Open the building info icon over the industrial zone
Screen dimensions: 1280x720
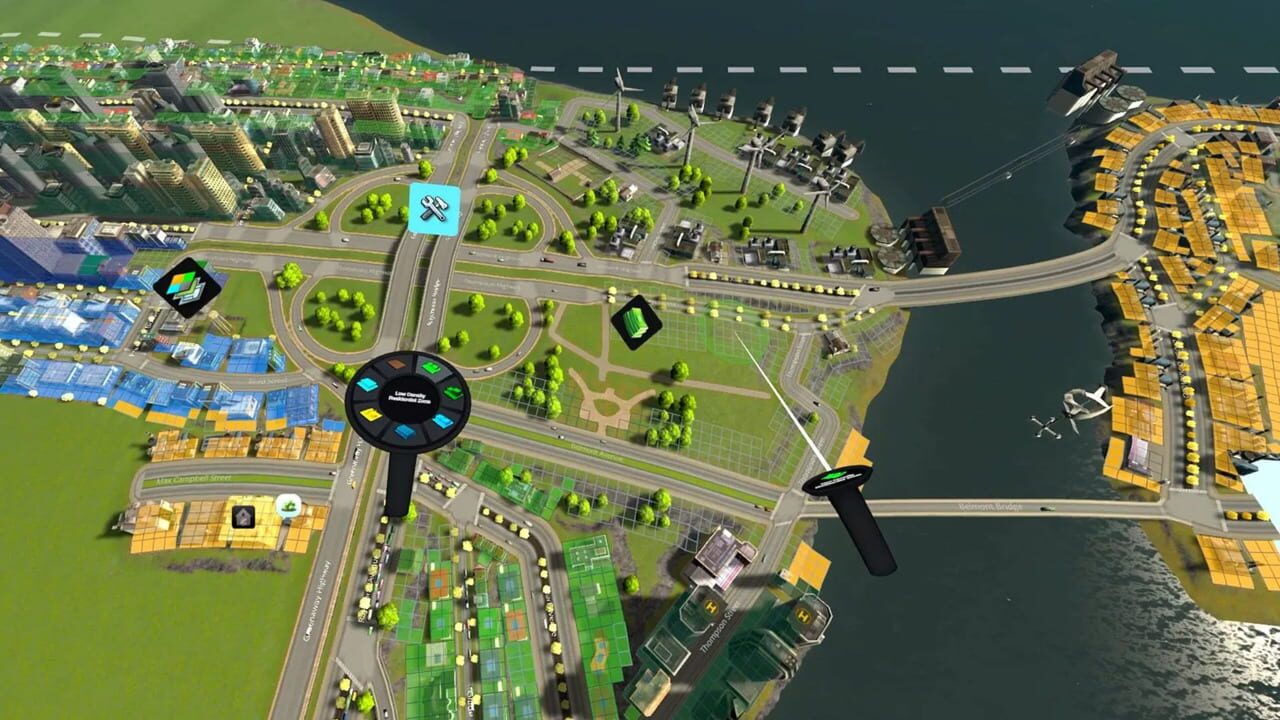pyautogui.click(x=244, y=517)
